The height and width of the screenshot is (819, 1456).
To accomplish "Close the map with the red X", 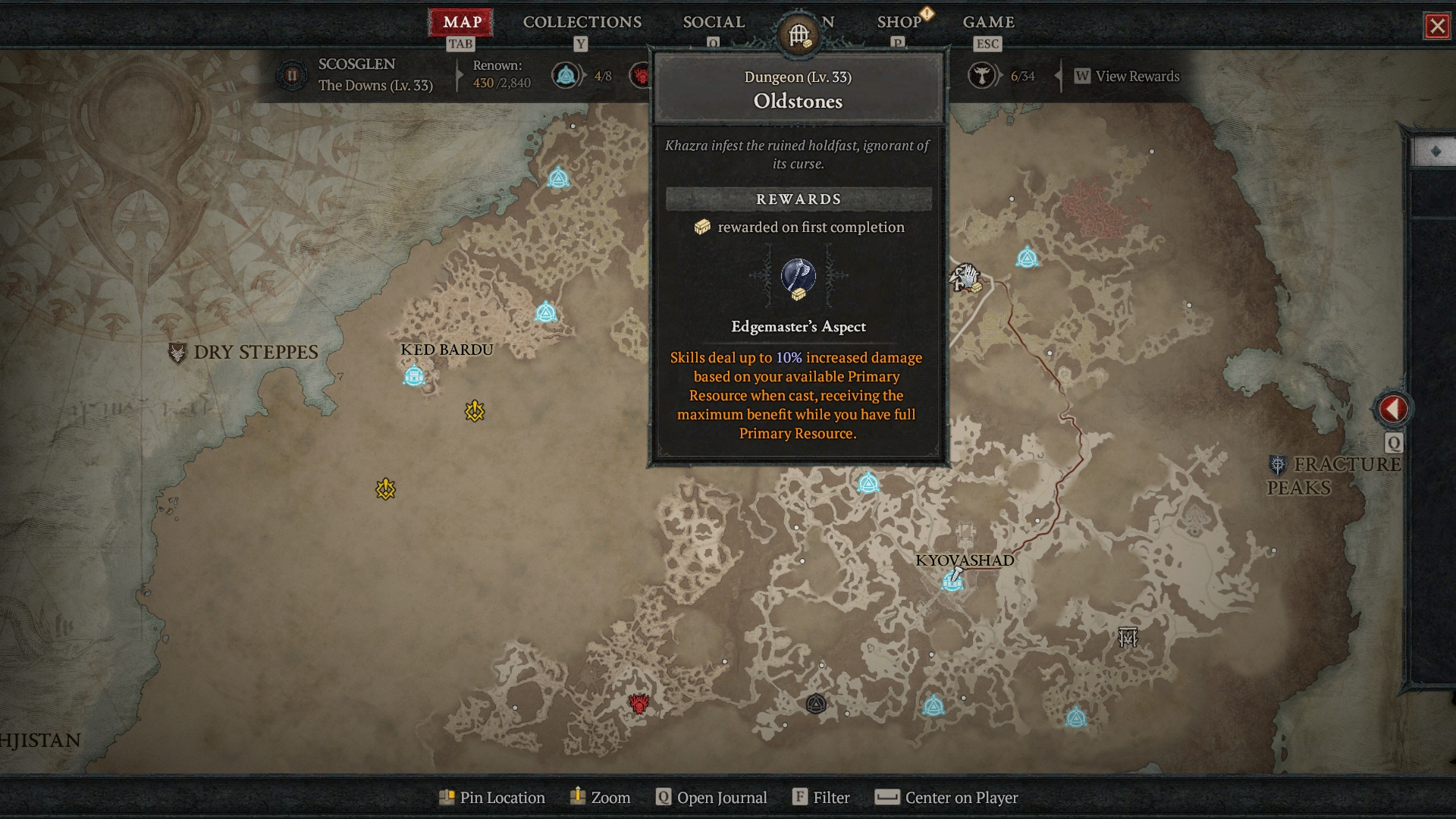I will pyautogui.click(x=1436, y=27).
